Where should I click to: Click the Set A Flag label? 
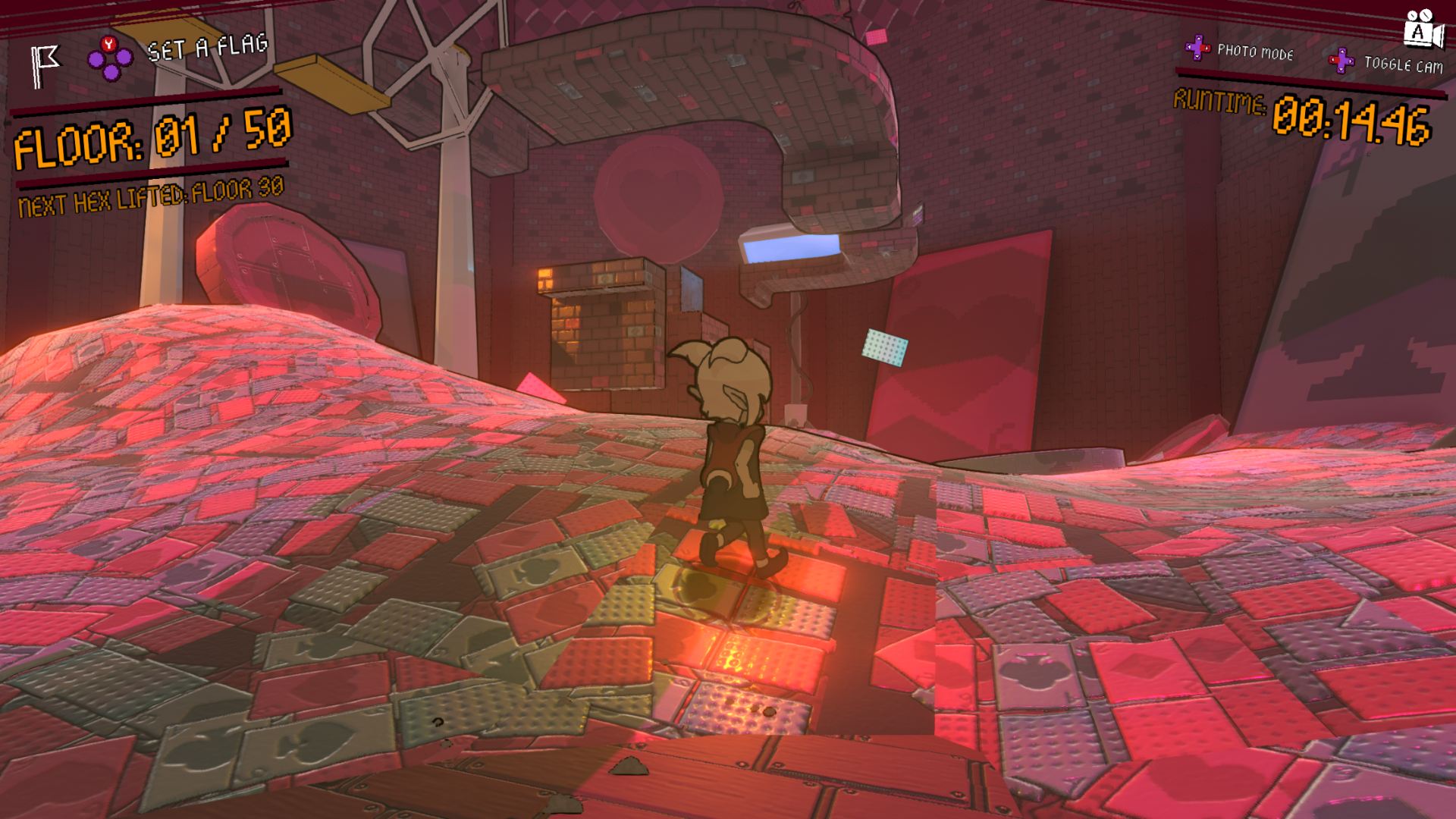207,45
